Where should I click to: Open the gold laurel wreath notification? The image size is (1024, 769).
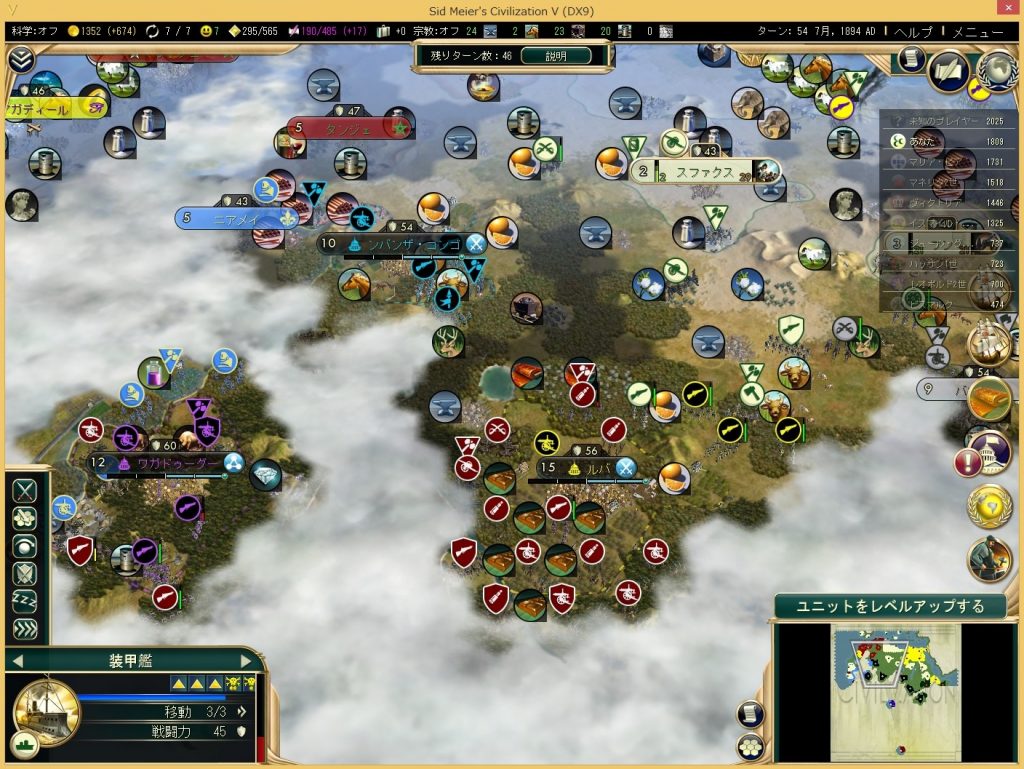(x=988, y=506)
